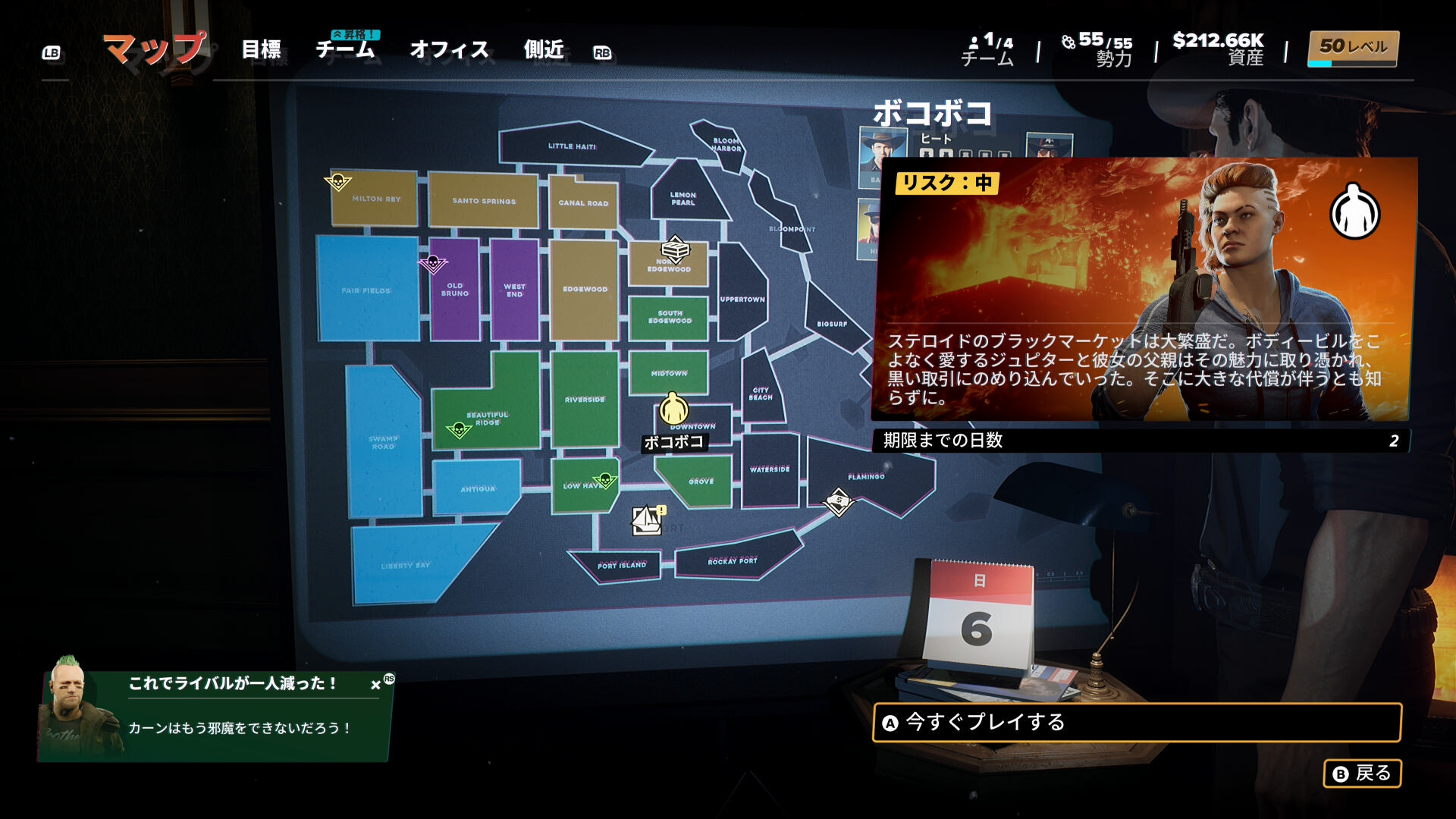Click the diamond marker near Flamingo
This screenshot has width=1456, height=819.
coord(839,501)
